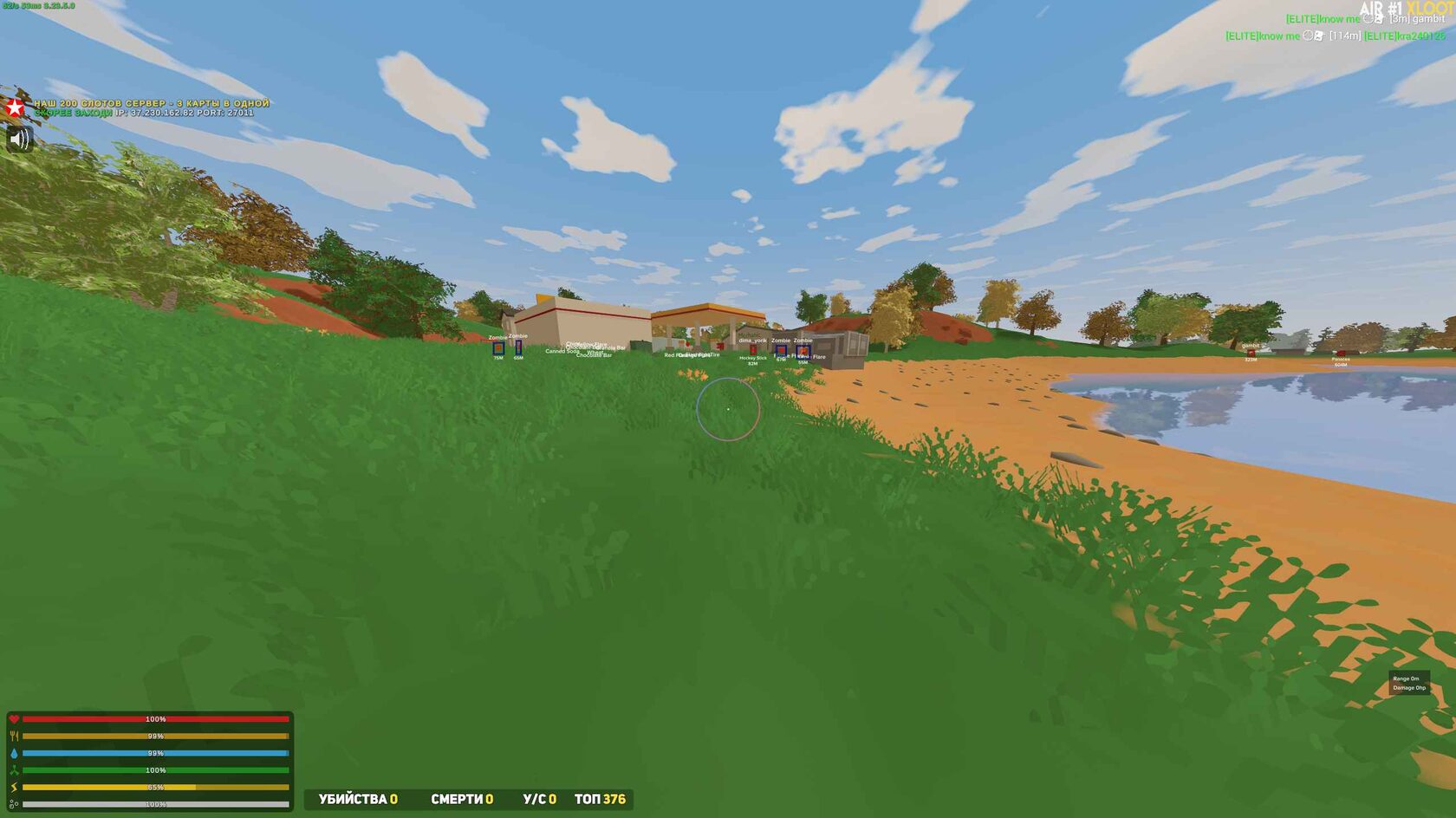
Task: Click the Chocolate Bar loot label
Action: point(595,354)
